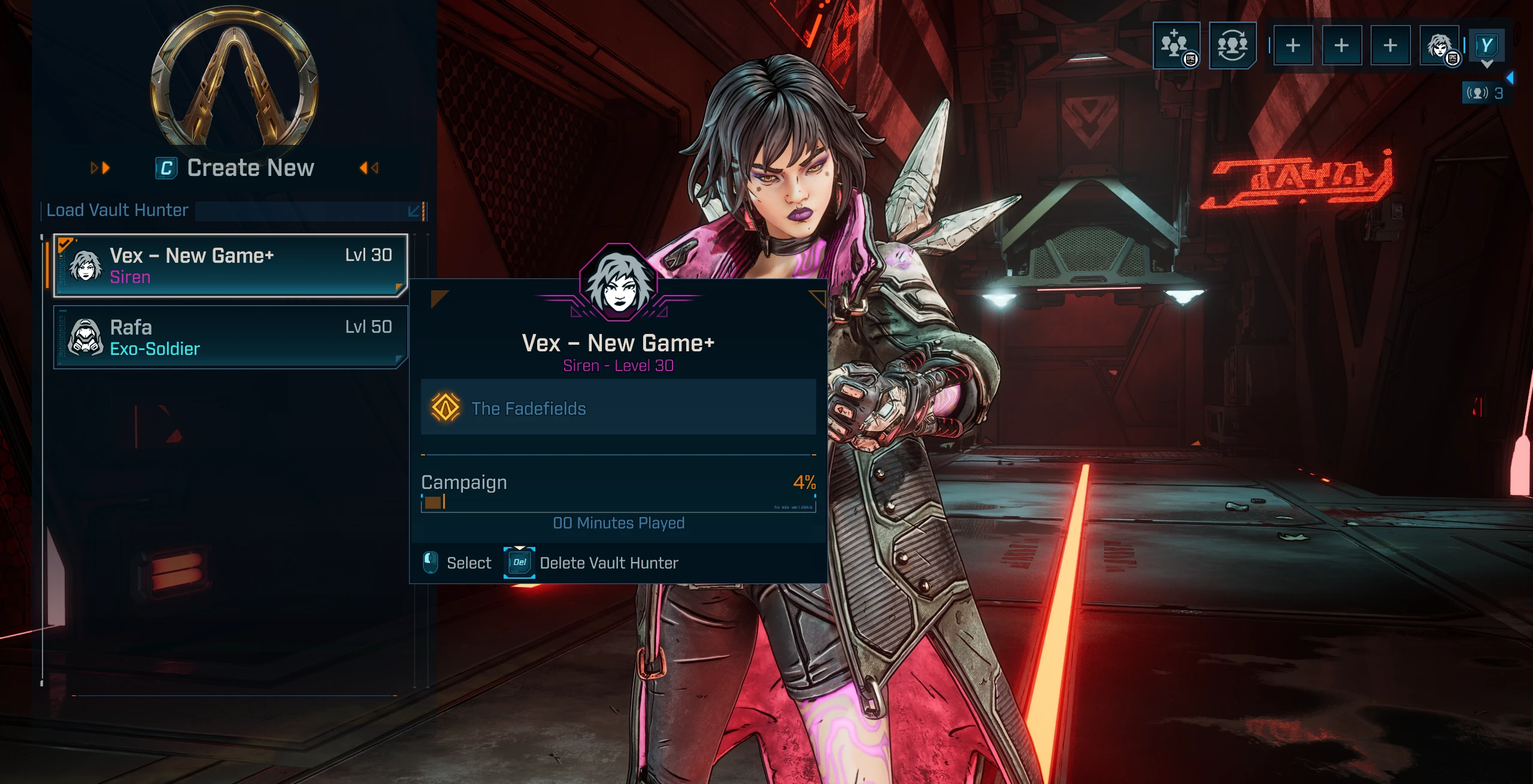Screen dimensions: 1533x784
Task: Collapse the Load Vault Hunter header
Action: point(414,211)
